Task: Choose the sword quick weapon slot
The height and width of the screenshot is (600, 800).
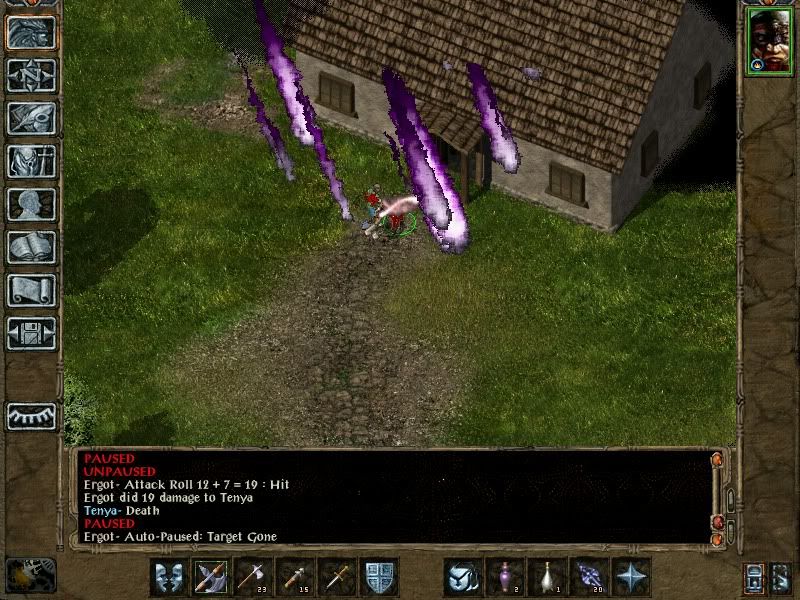Action: [337, 577]
